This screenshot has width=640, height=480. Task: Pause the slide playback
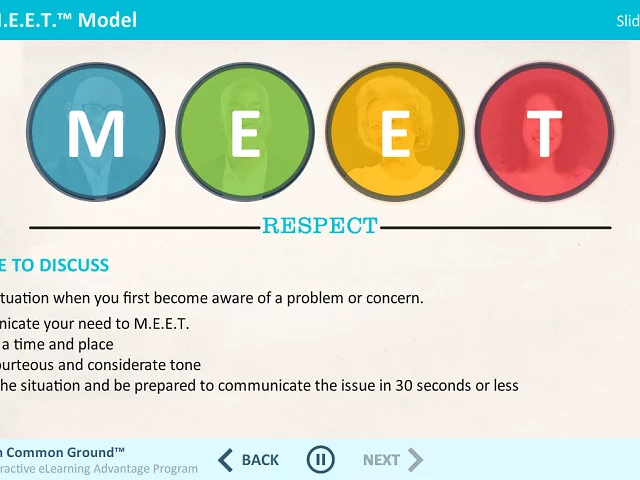[320, 460]
